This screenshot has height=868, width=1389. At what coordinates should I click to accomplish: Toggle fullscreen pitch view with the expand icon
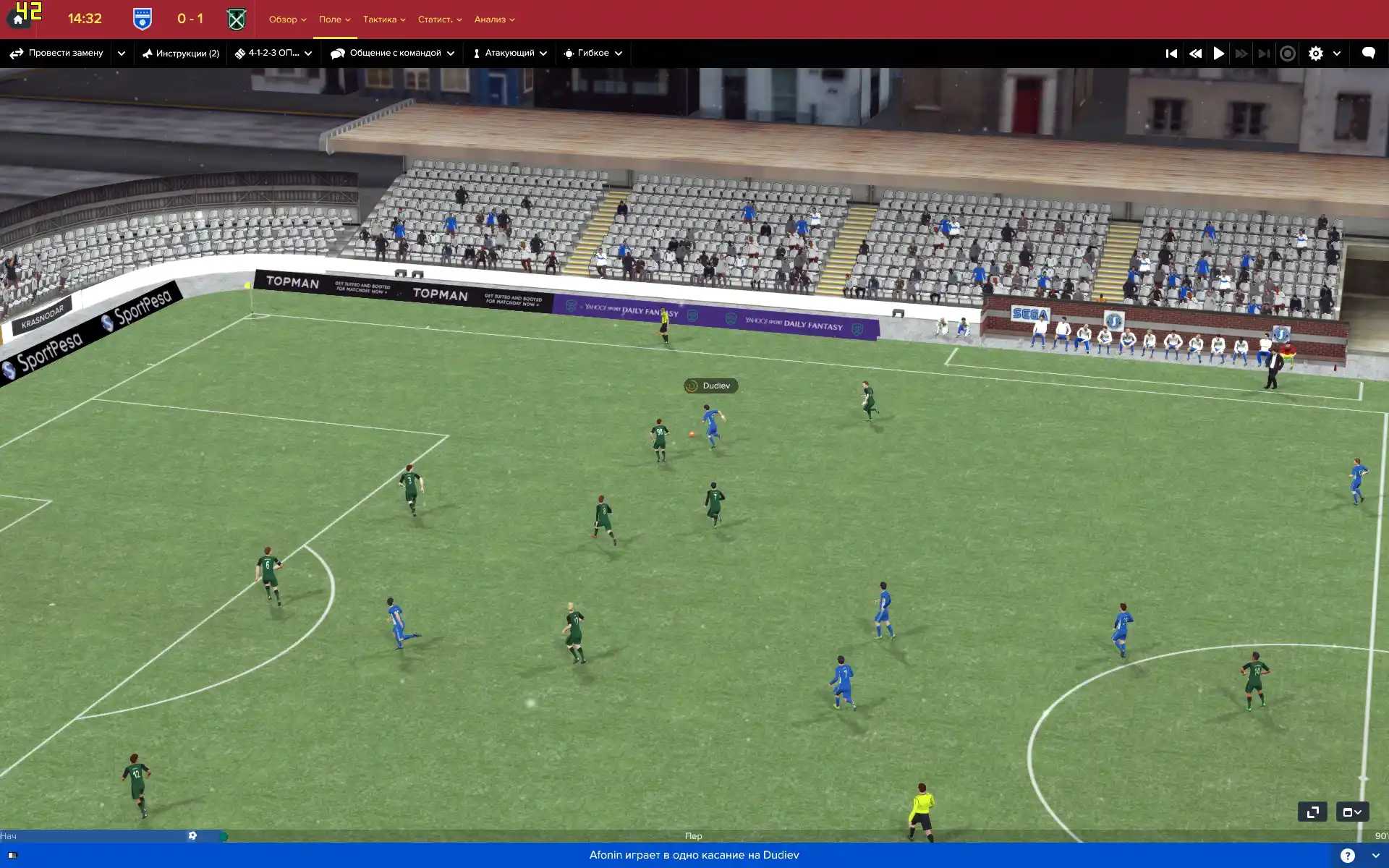click(x=1312, y=812)
